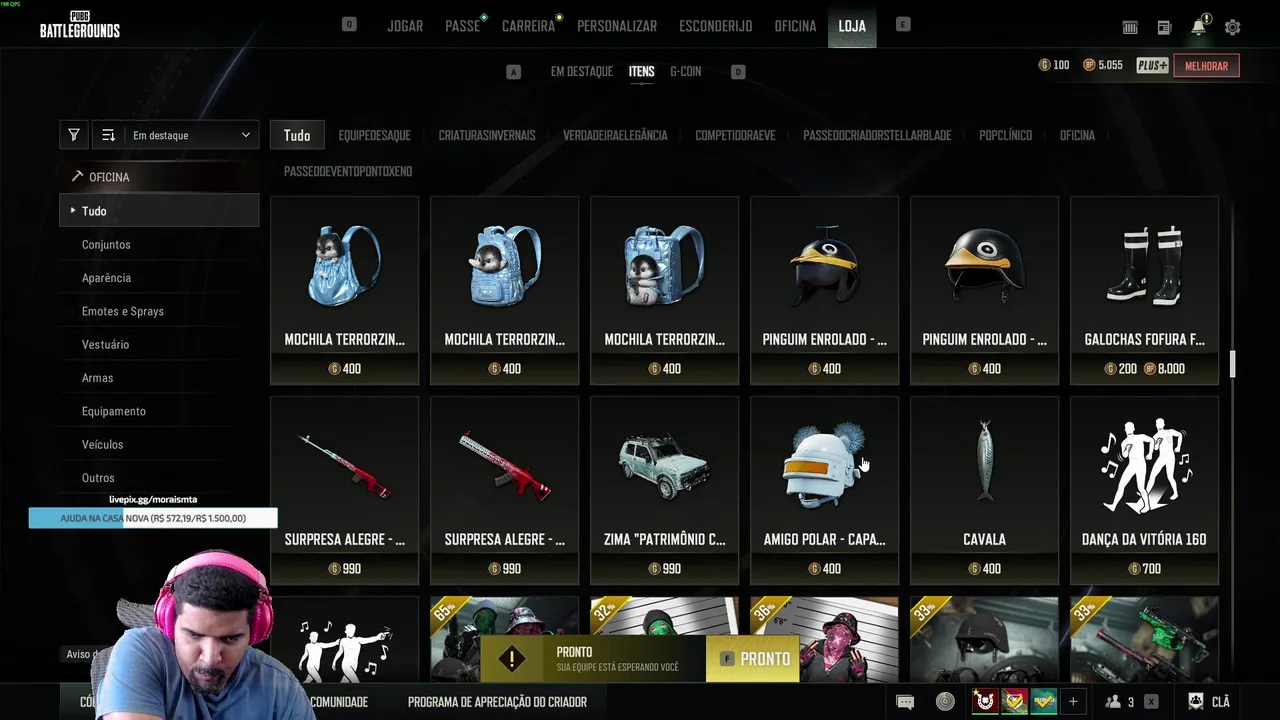Go to the PERSONALIZAR menu
Viewport: 1280px width, 720px height.
click(x=617, y=26)
